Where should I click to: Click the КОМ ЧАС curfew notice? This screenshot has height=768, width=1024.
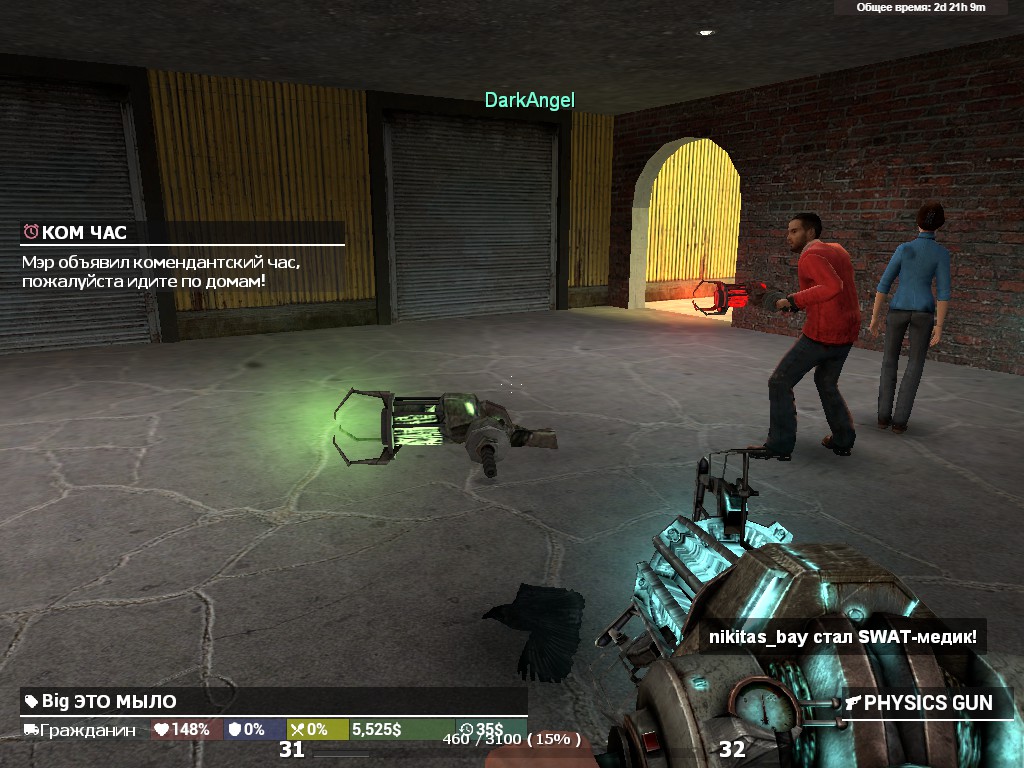click(182, 233)
